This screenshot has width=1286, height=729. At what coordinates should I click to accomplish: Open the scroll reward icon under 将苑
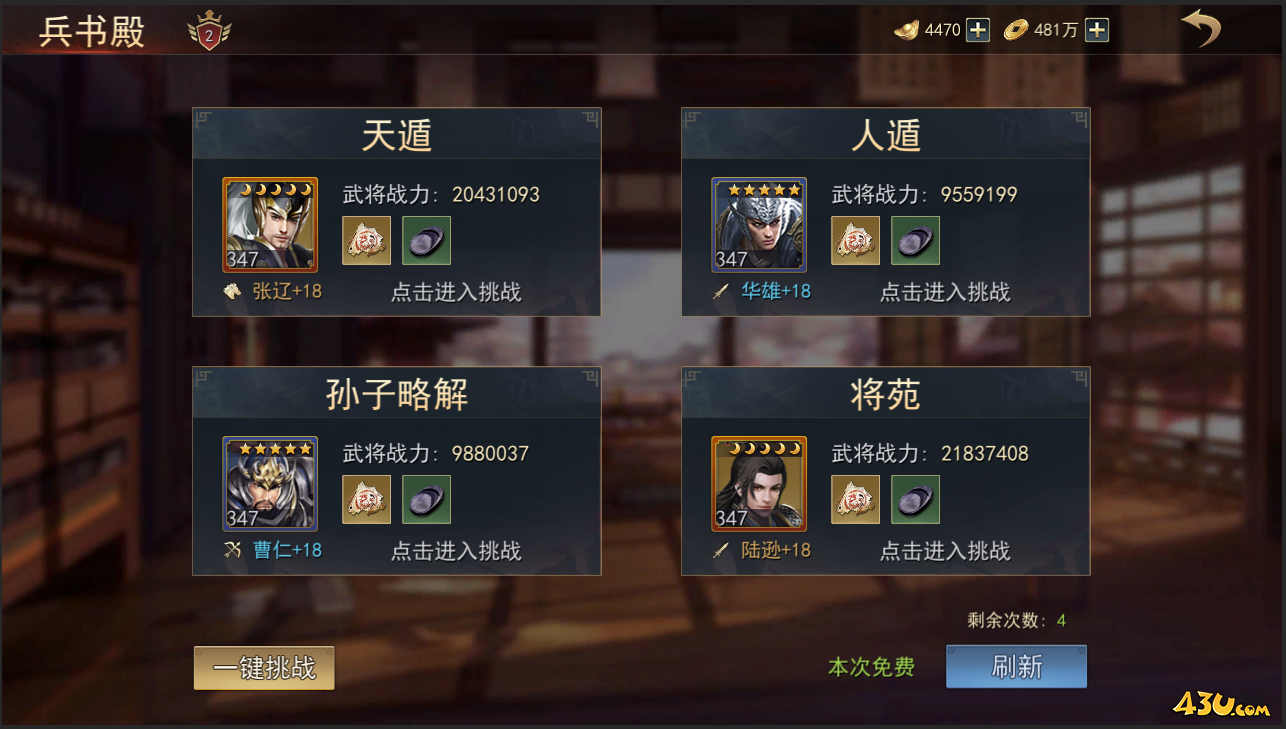tap(855, 499)
